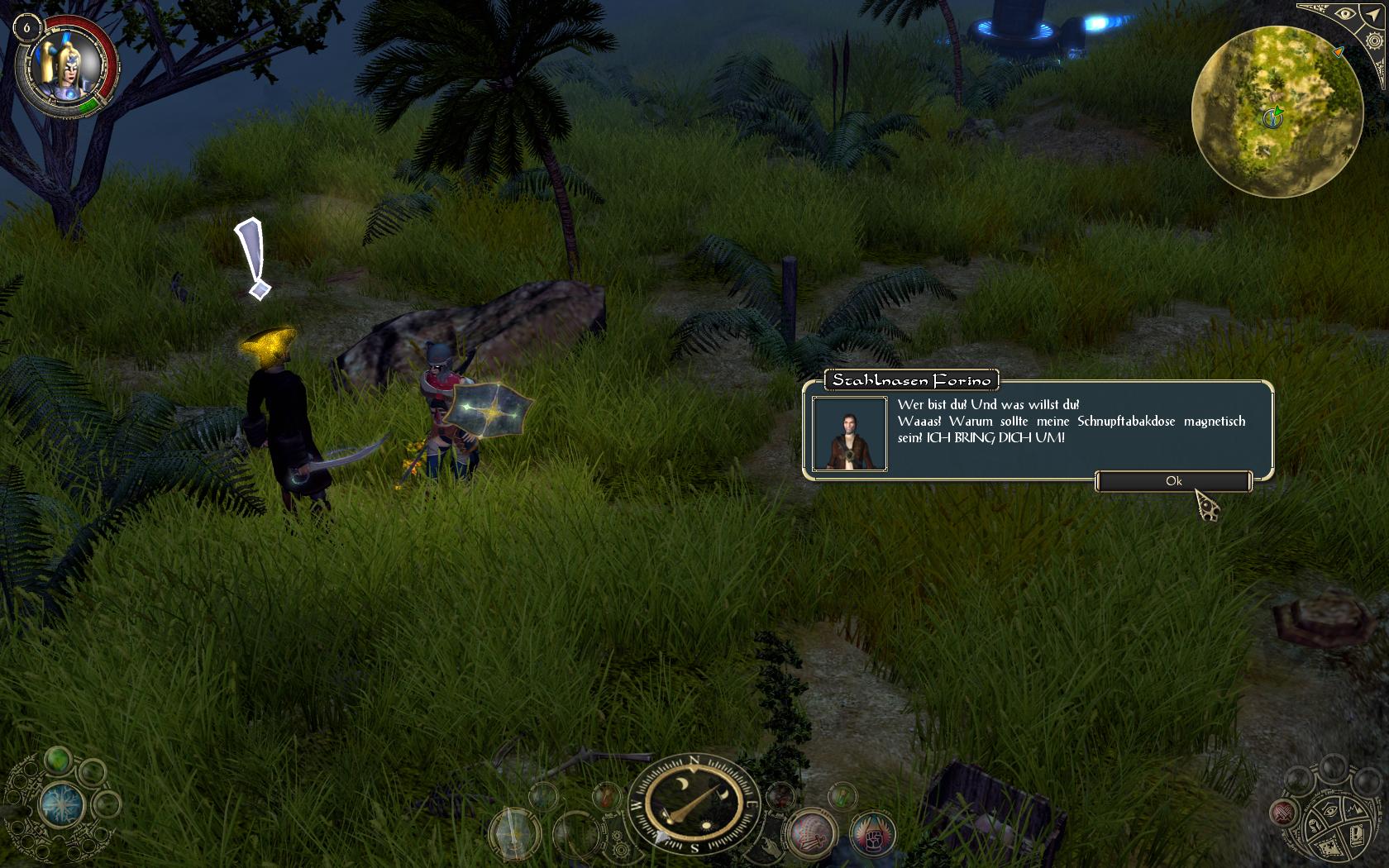Open the gear settings icon by the minimap
This screenshot has width=1389, height=868.
[x=1374, y=41]
